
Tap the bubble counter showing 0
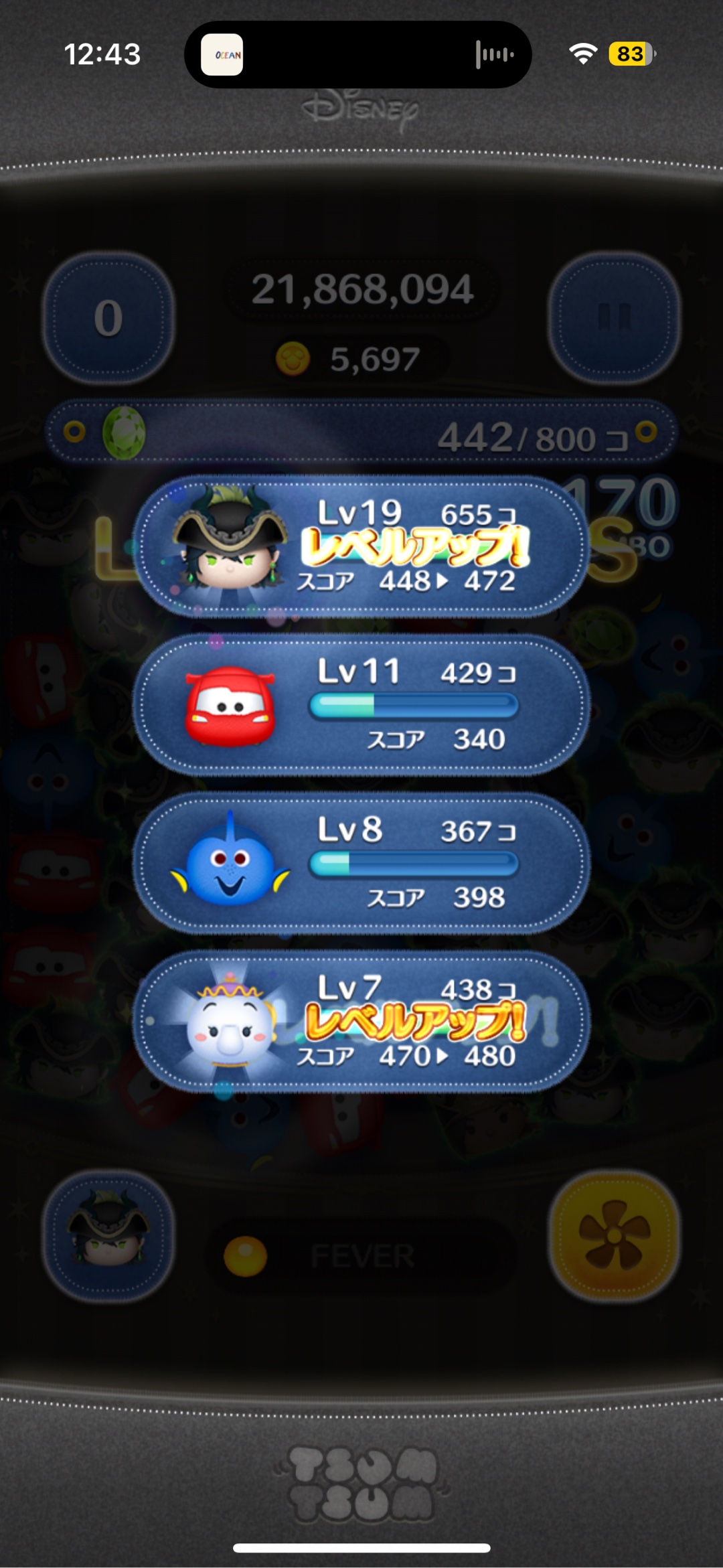pyautogui.click(x=108, y=317)
